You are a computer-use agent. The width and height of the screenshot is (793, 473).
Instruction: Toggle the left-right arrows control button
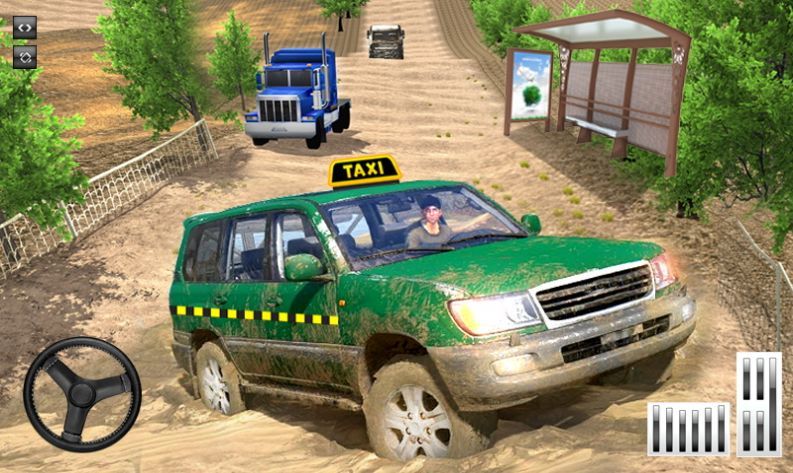(25, 27)
